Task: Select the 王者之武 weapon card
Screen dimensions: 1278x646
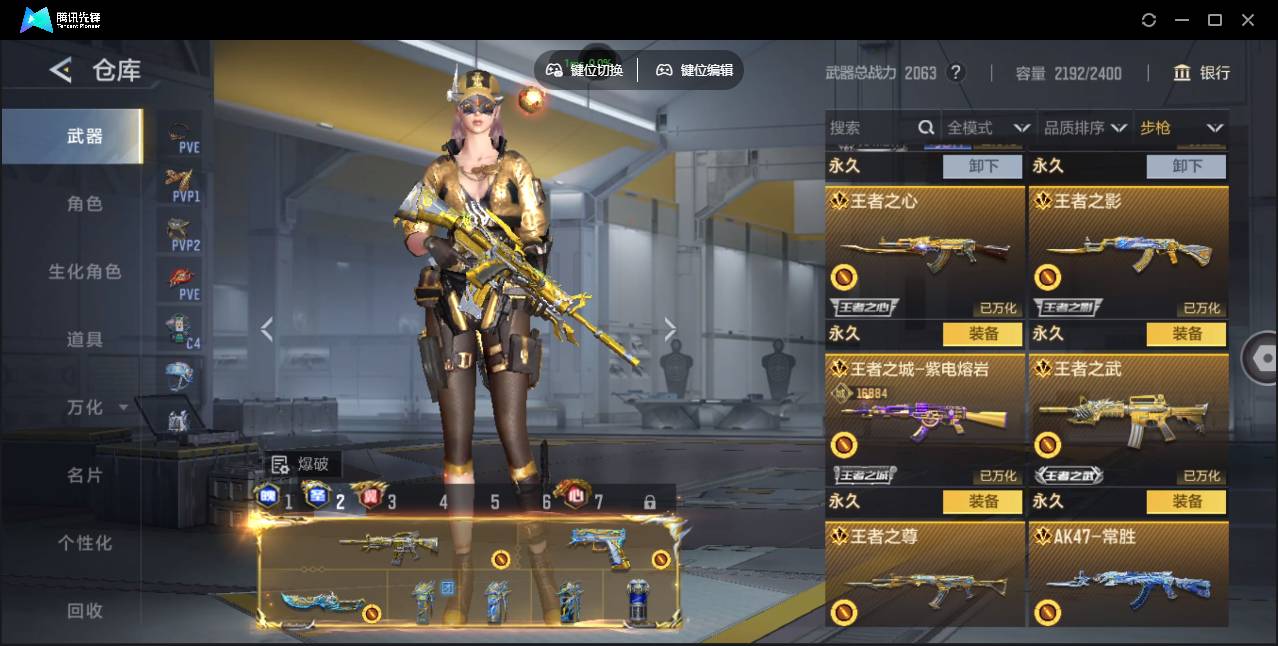Action: click(1128, 420)
